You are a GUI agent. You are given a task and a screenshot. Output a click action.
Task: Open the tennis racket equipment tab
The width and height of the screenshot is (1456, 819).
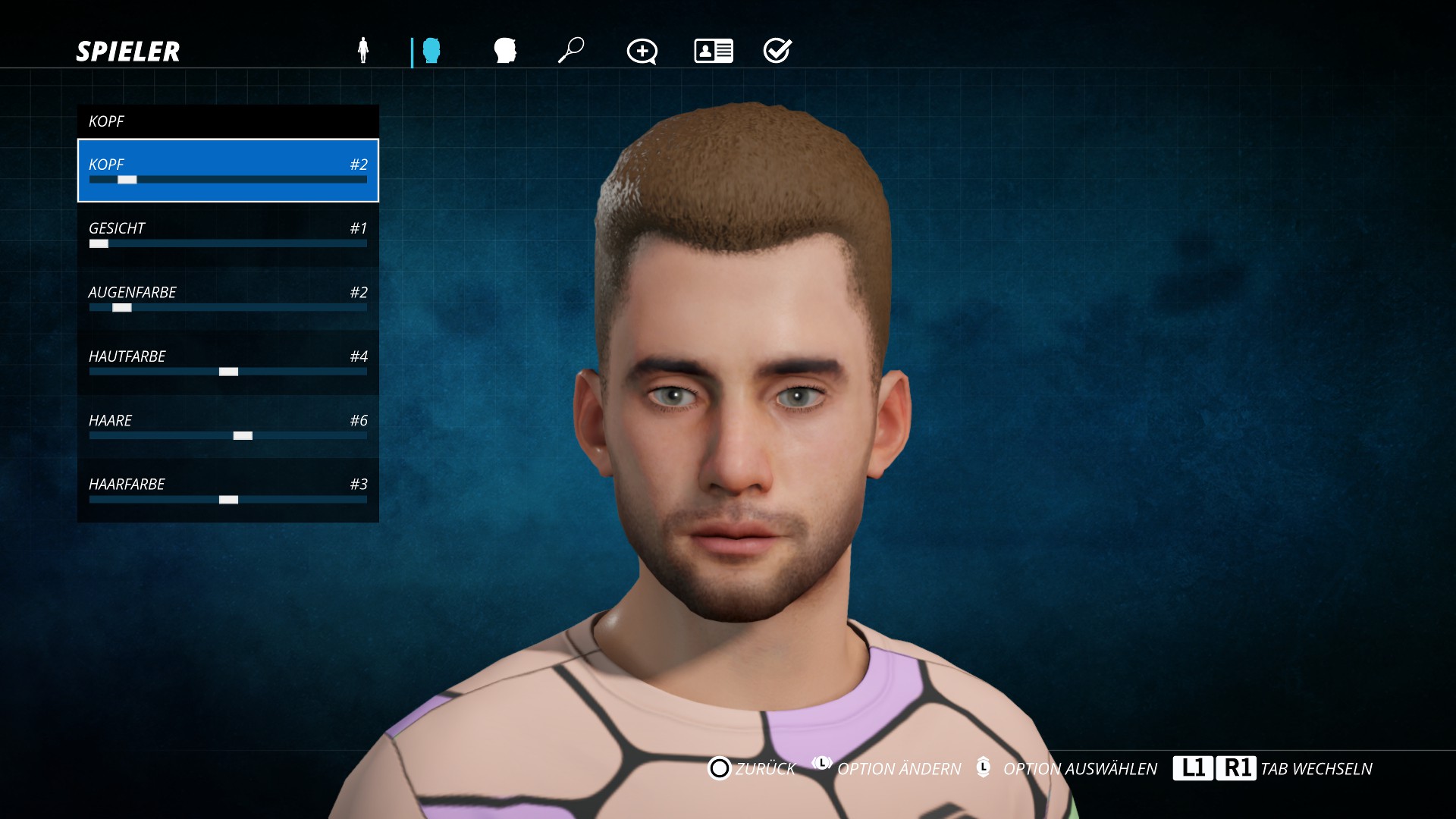point(571,51)
